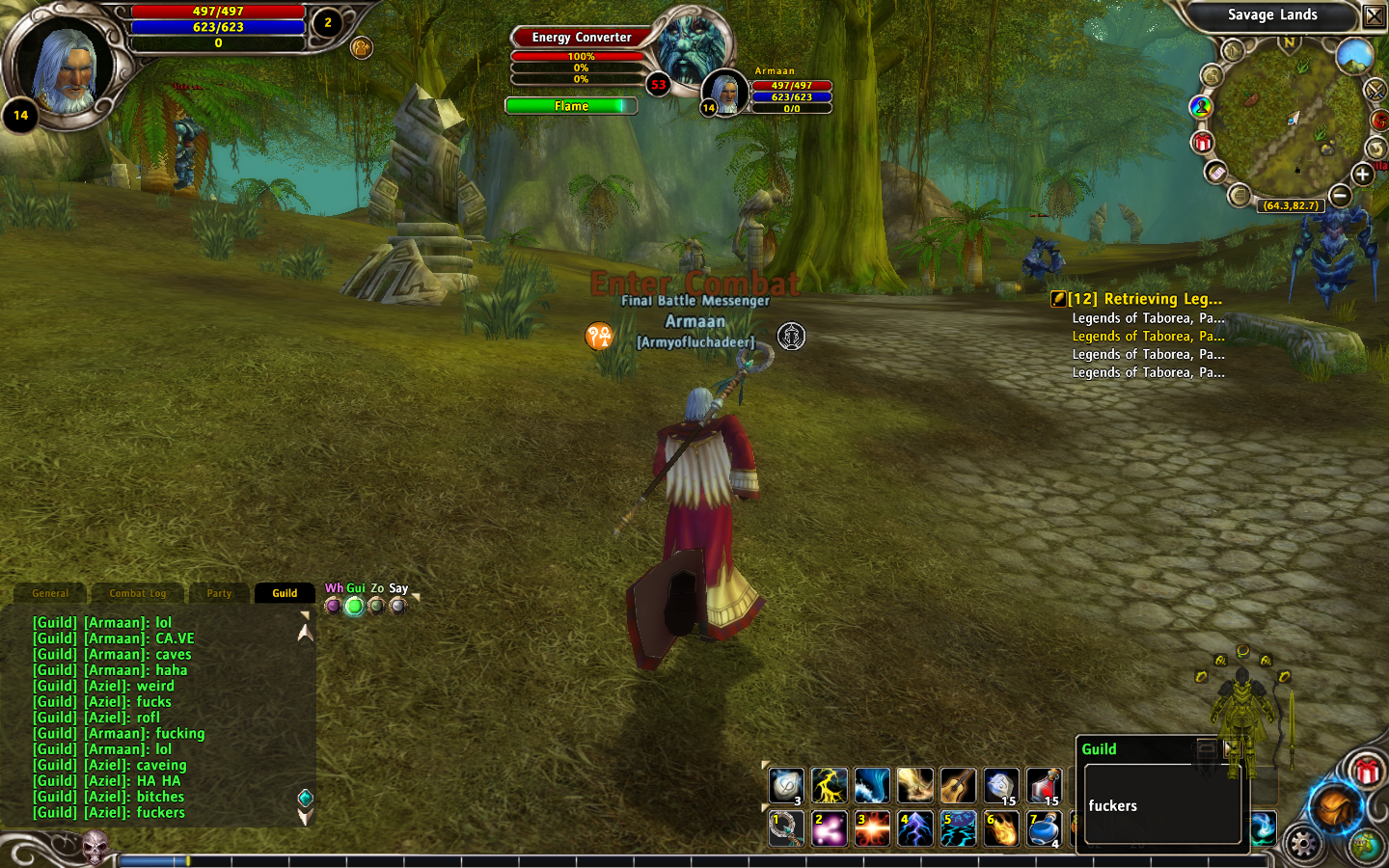Close the Savage Lands minimap panel
Viewport: 1389px width, 868px height.
tap(1374, 15)
